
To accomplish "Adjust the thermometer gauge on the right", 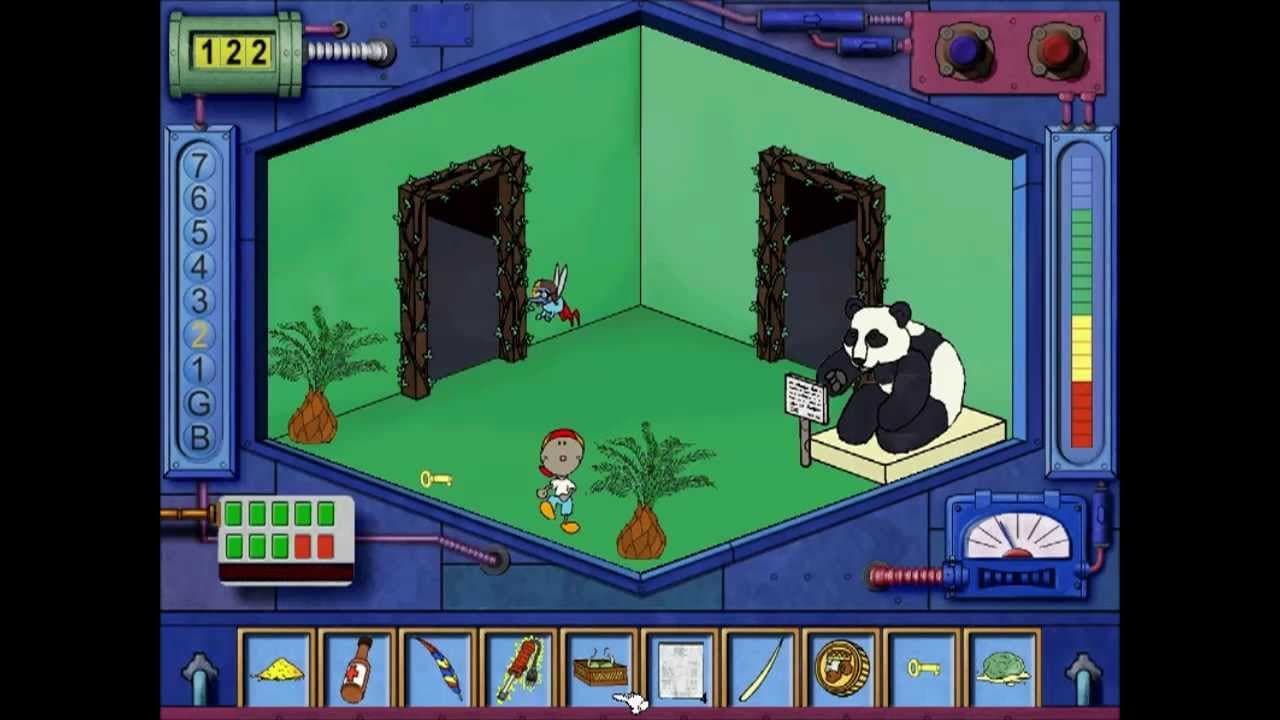I will click(1078, 300).
